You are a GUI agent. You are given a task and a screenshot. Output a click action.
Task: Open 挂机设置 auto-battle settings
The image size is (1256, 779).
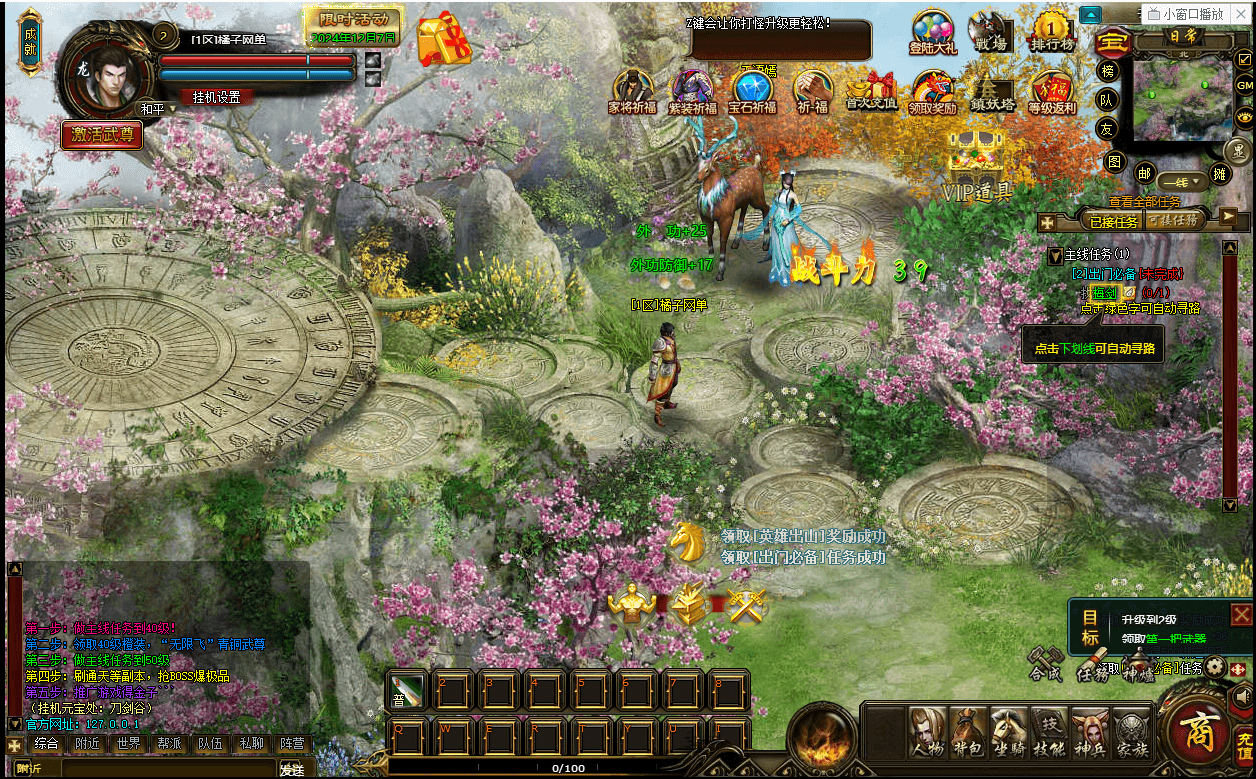[x=216, y=97]
